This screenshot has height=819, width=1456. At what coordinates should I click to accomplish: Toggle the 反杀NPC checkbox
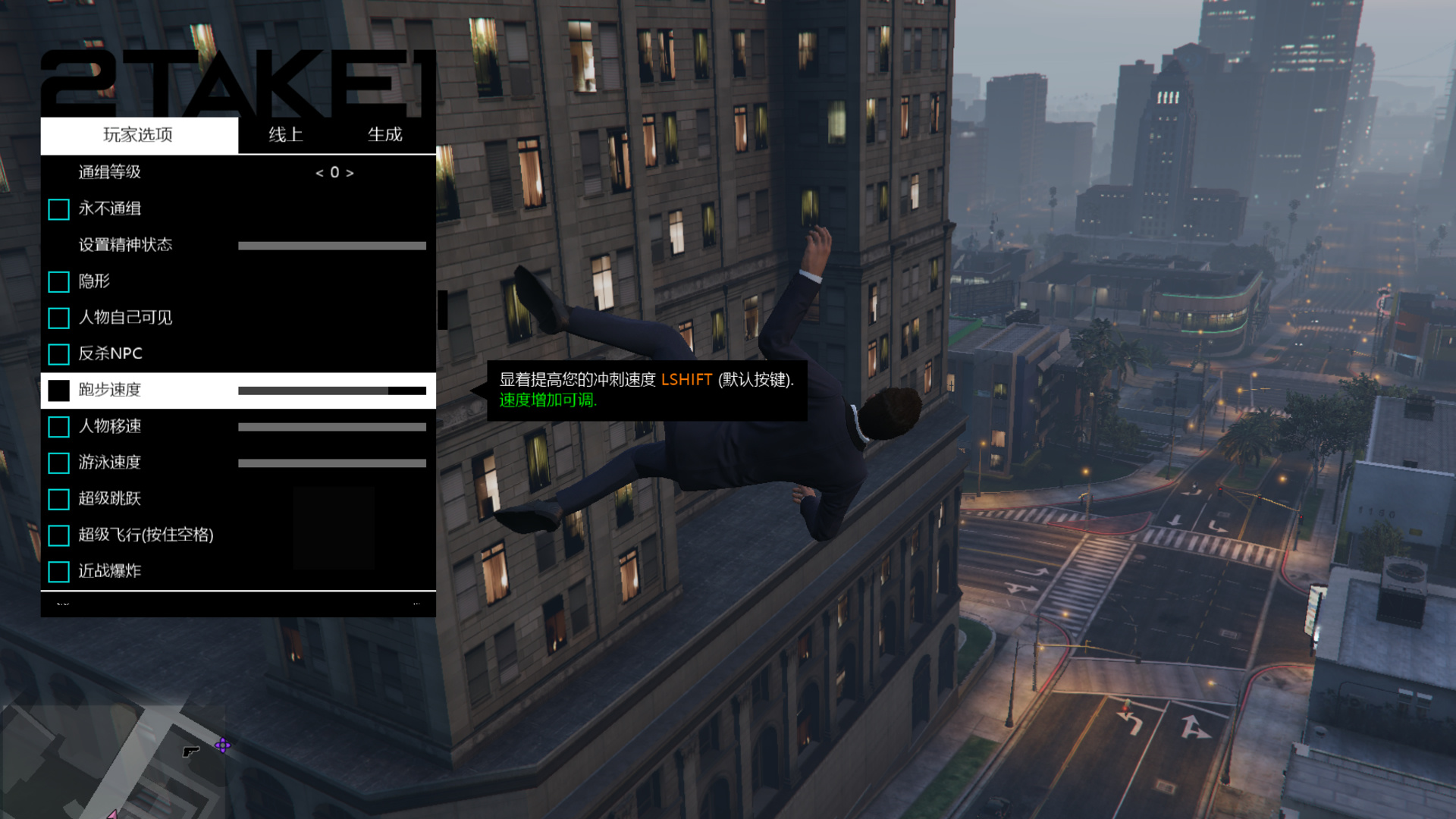click(x=58, y=354)
